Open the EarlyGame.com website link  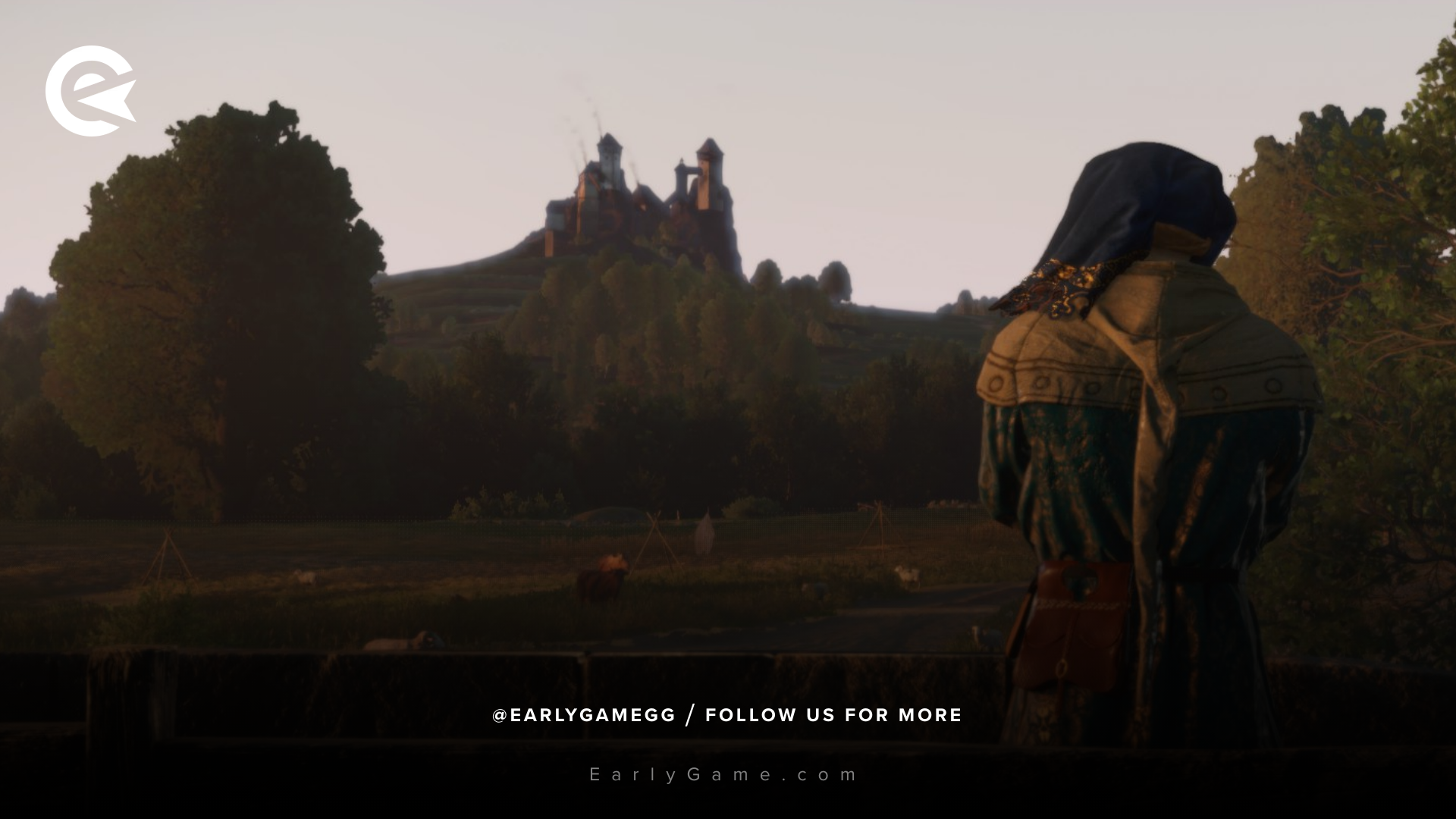coord(724,774)
